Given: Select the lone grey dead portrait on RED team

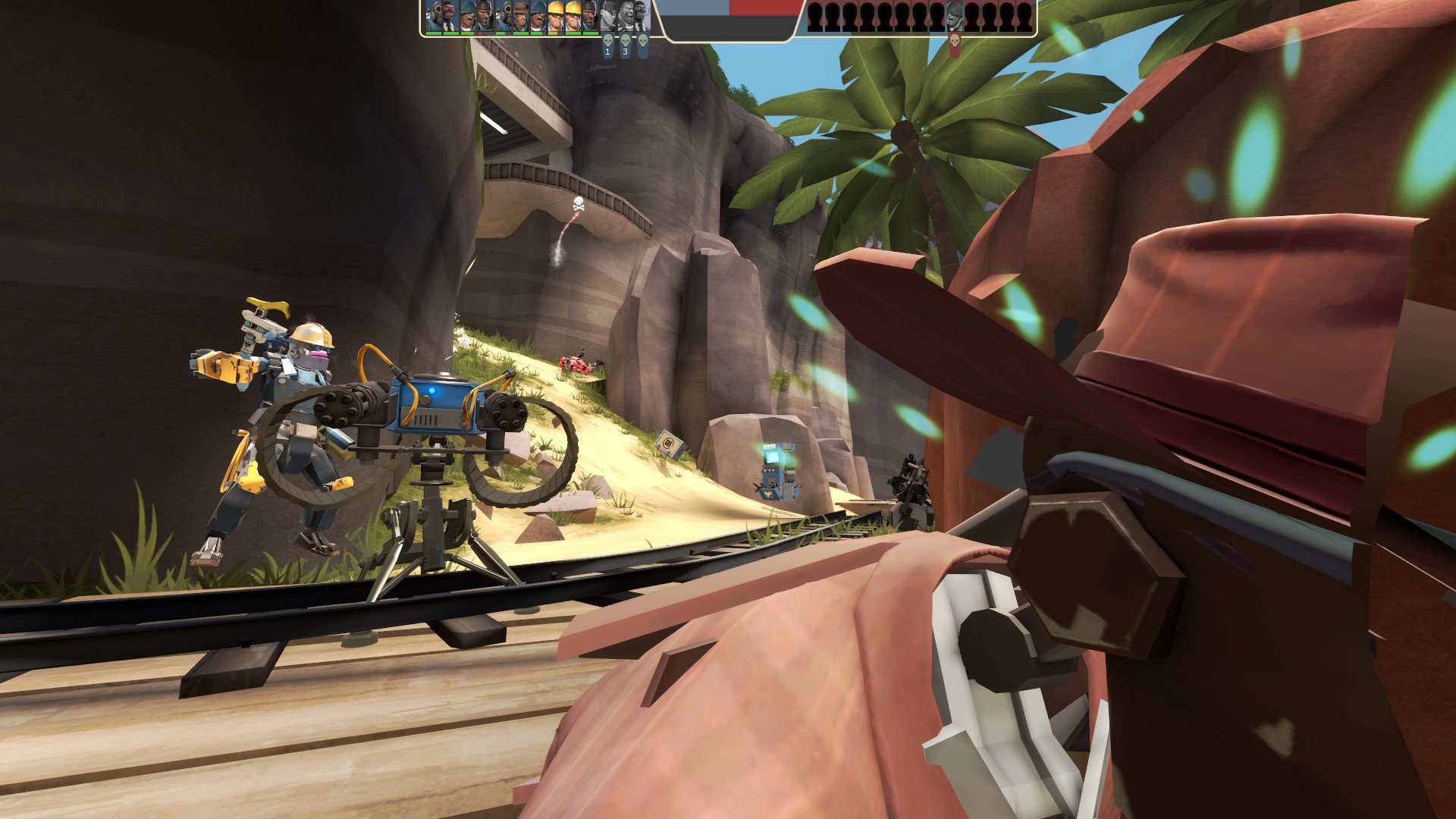Looking at the screenshot, I should pos(955,16).
